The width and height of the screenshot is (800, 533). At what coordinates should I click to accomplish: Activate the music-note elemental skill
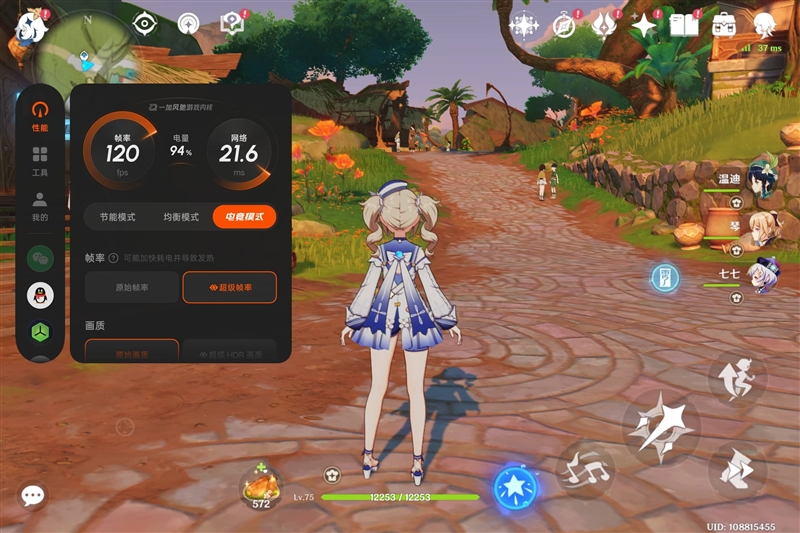point(586,467)
